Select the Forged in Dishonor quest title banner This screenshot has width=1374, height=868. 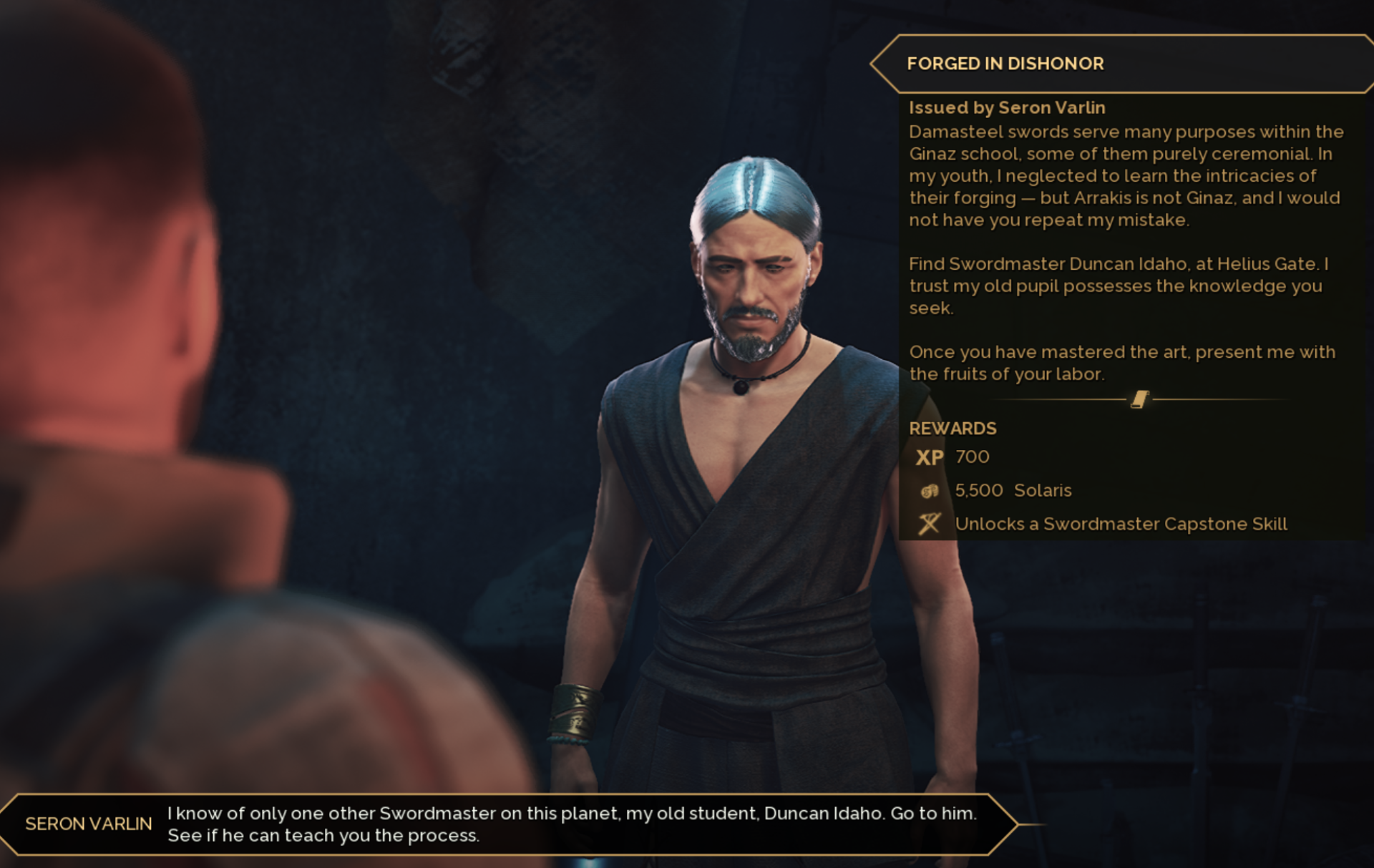[x=1005, y=64]
